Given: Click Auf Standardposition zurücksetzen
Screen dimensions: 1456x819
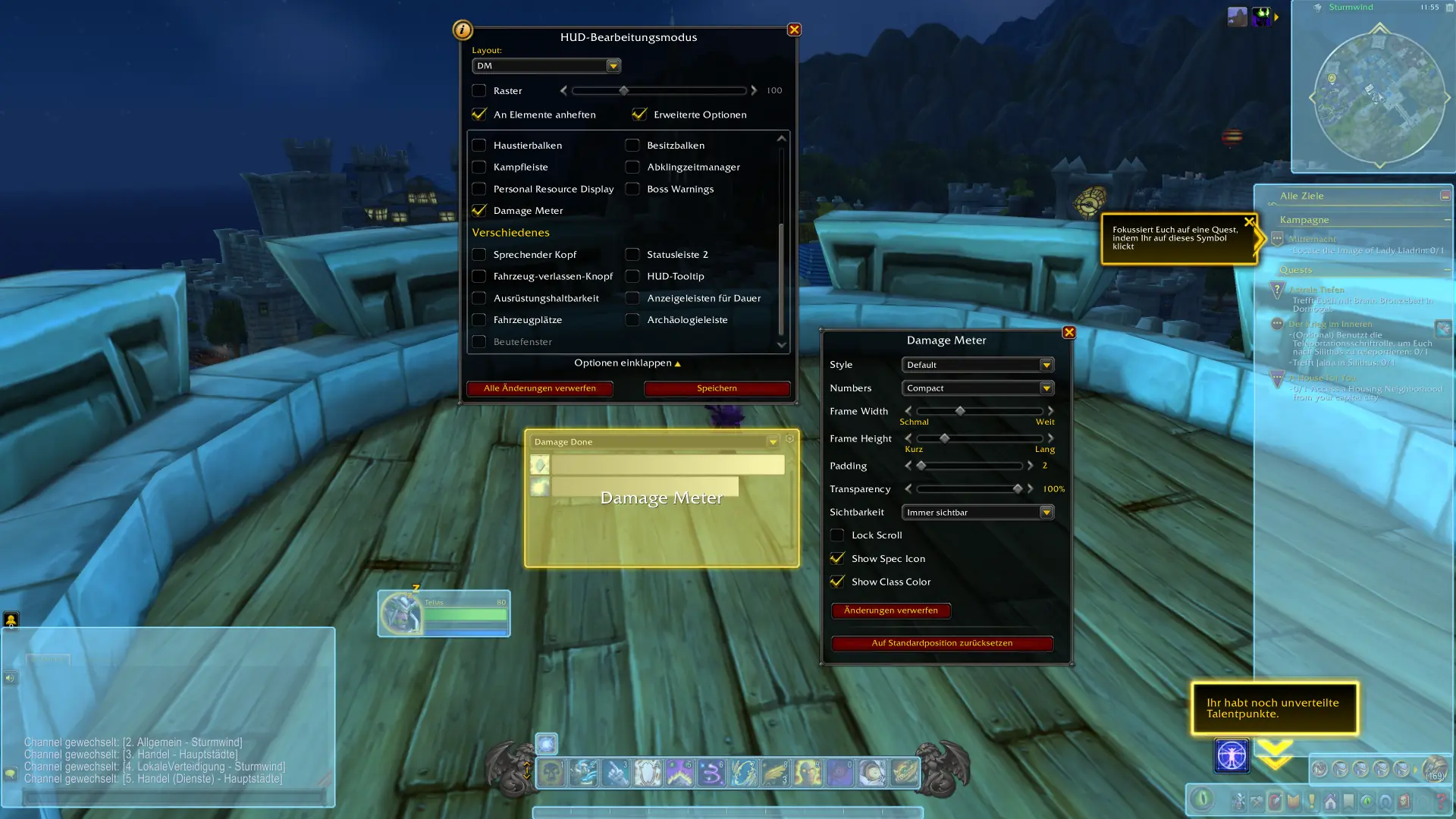Looking at the screenshot, I should pyautogui.click(x=942, y=643).
